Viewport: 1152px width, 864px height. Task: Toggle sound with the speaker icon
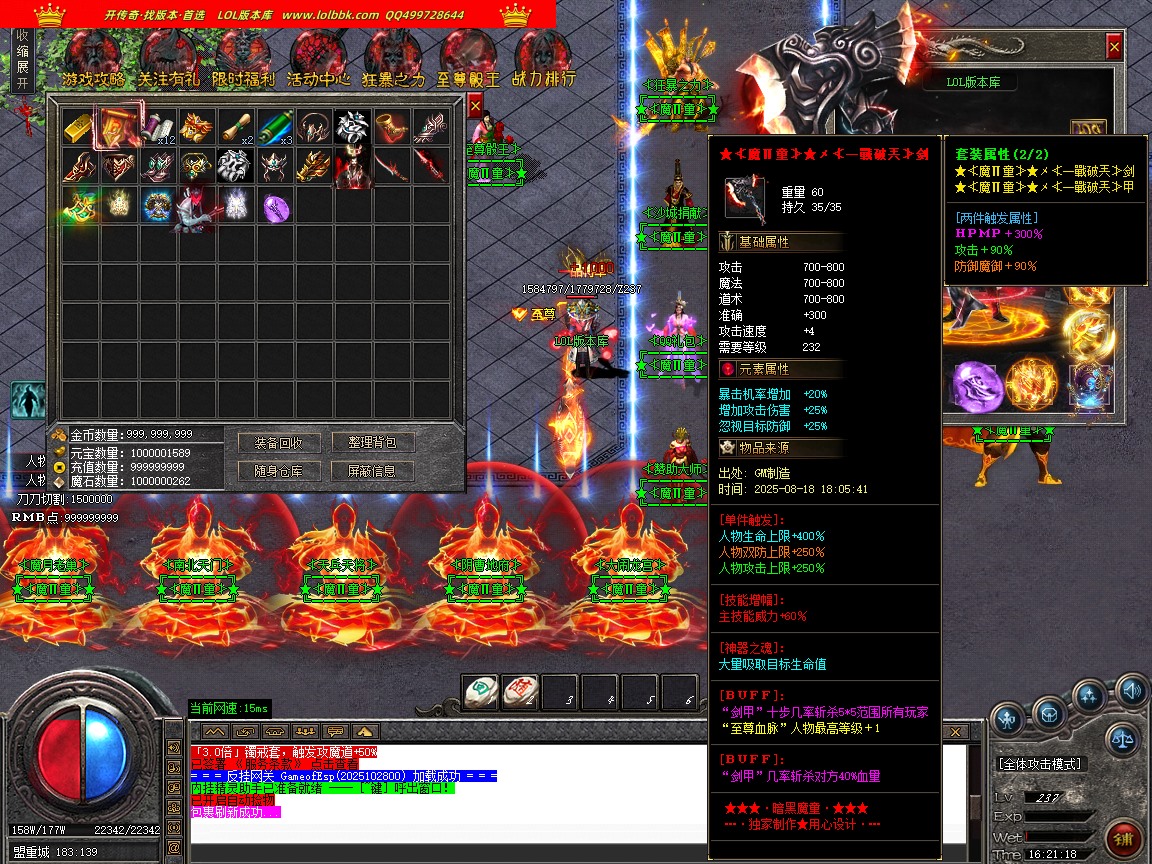click(x=1132, y=690)
